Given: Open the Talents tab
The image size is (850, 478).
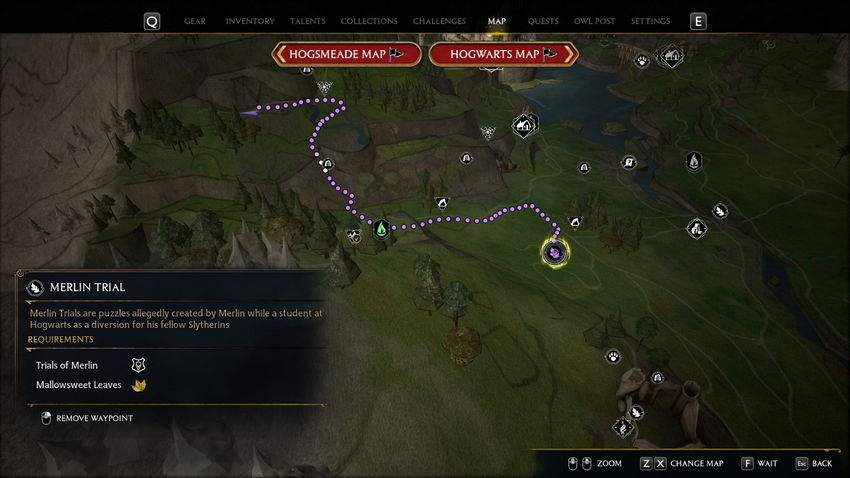Looking at the screenshot, I should pyautogui.click(x=307, y=21).
